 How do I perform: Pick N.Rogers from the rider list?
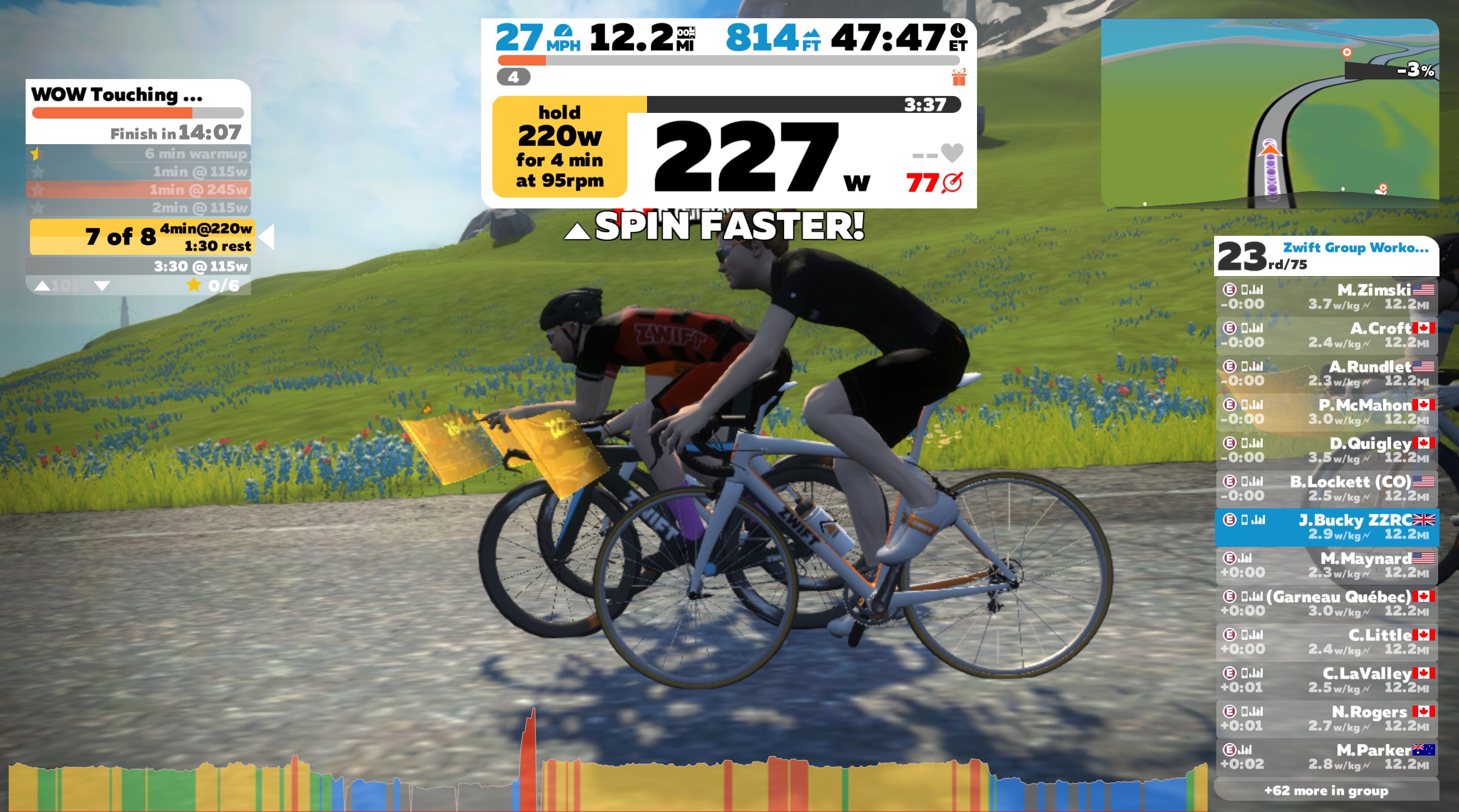(1326, 719)
